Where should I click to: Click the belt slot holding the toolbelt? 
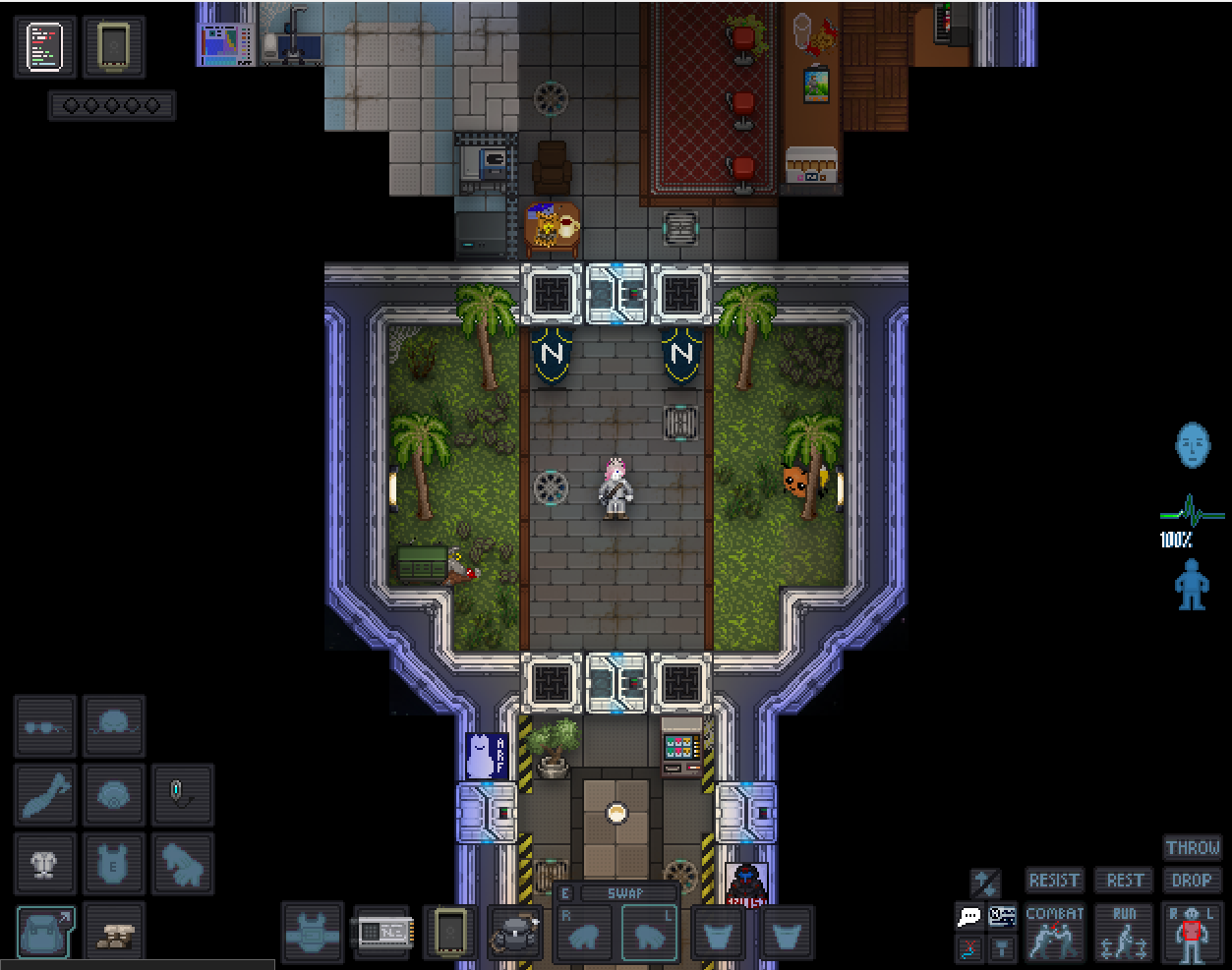(x=516, y=932)
